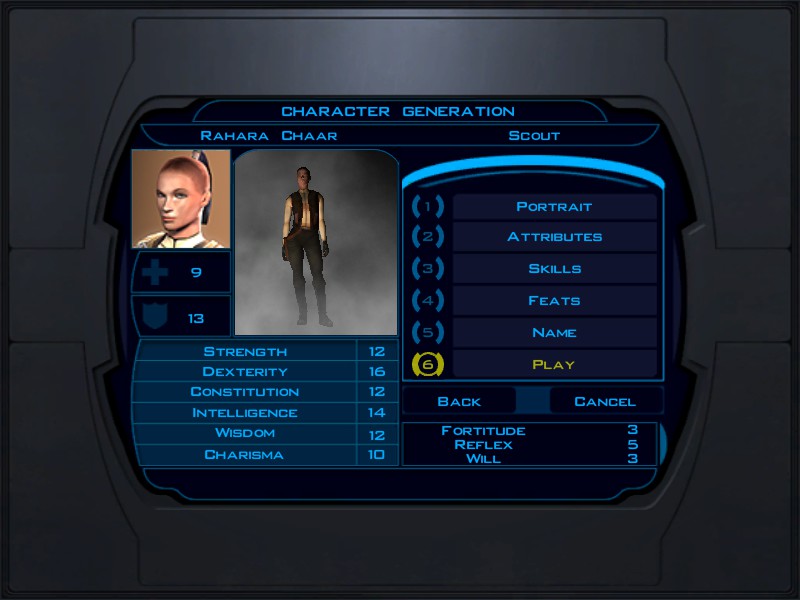This screenshot has height=600, width=800.
Task: Cancel character generation
Action: point(605,401)
